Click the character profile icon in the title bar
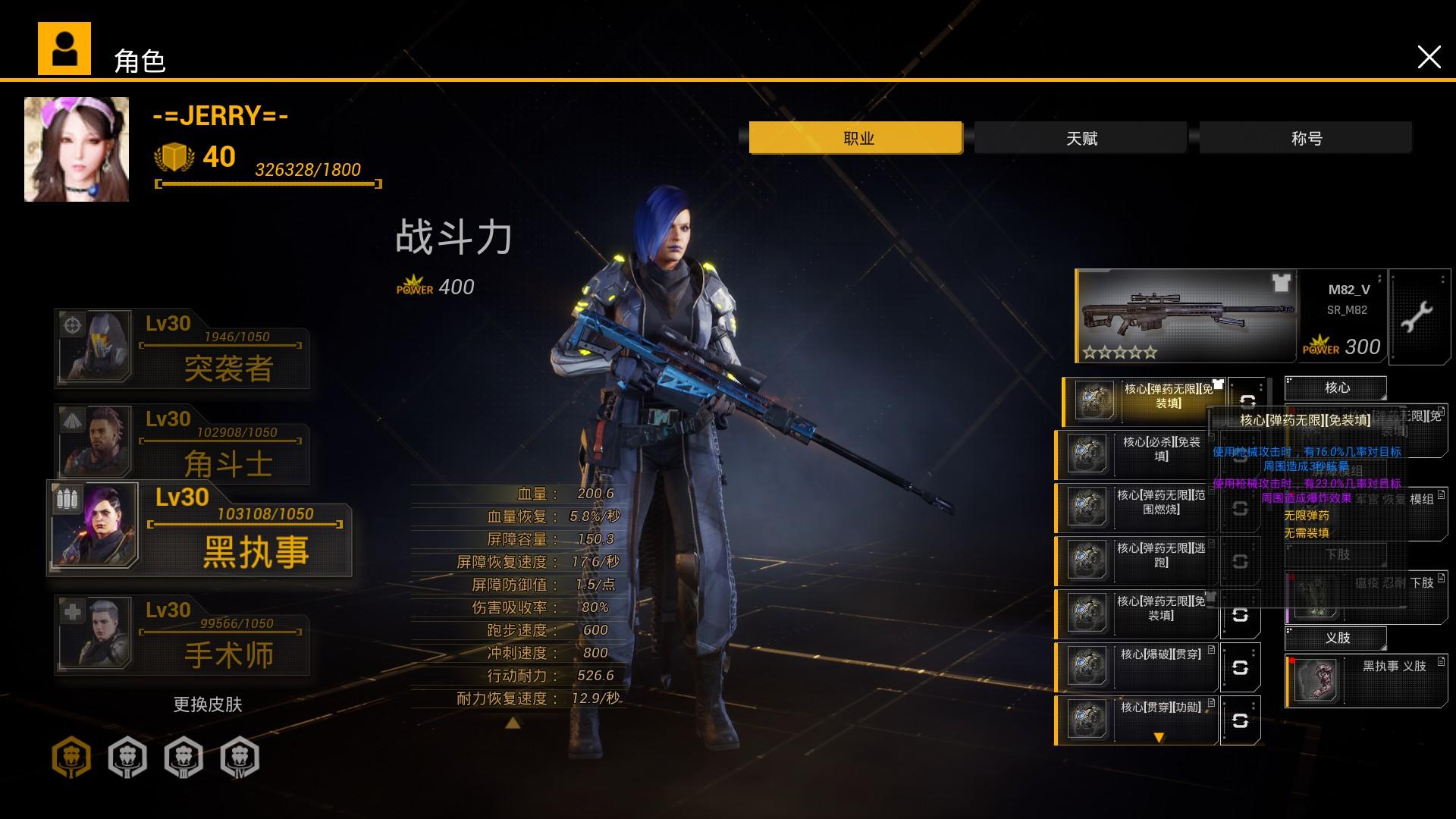The image size is (1456, 819). [64, 47]
